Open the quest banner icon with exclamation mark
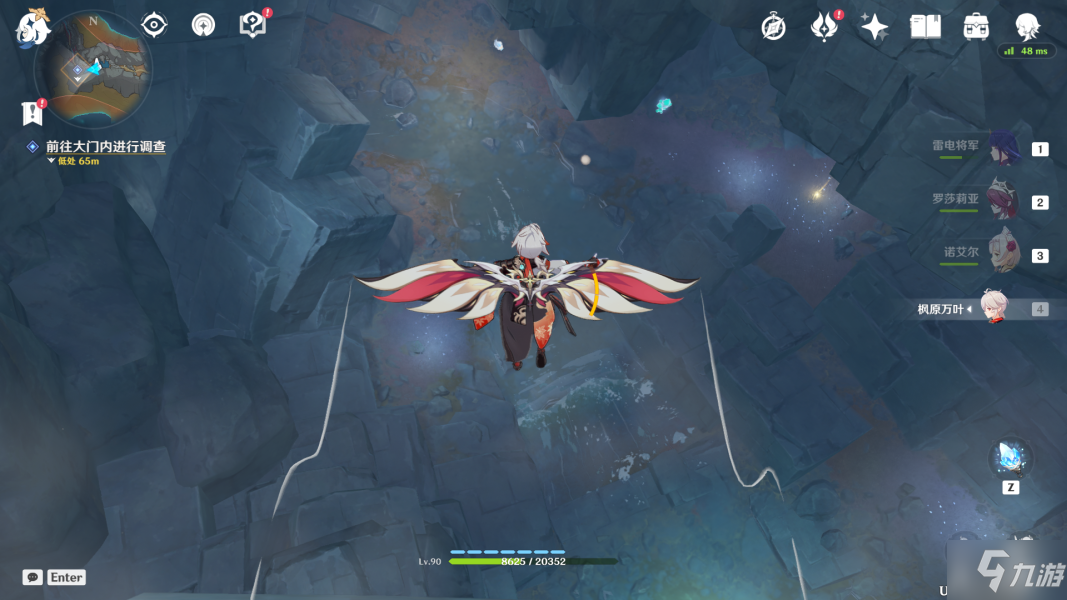This screenshot has height=600, width=1067. (x=33, y=112)
